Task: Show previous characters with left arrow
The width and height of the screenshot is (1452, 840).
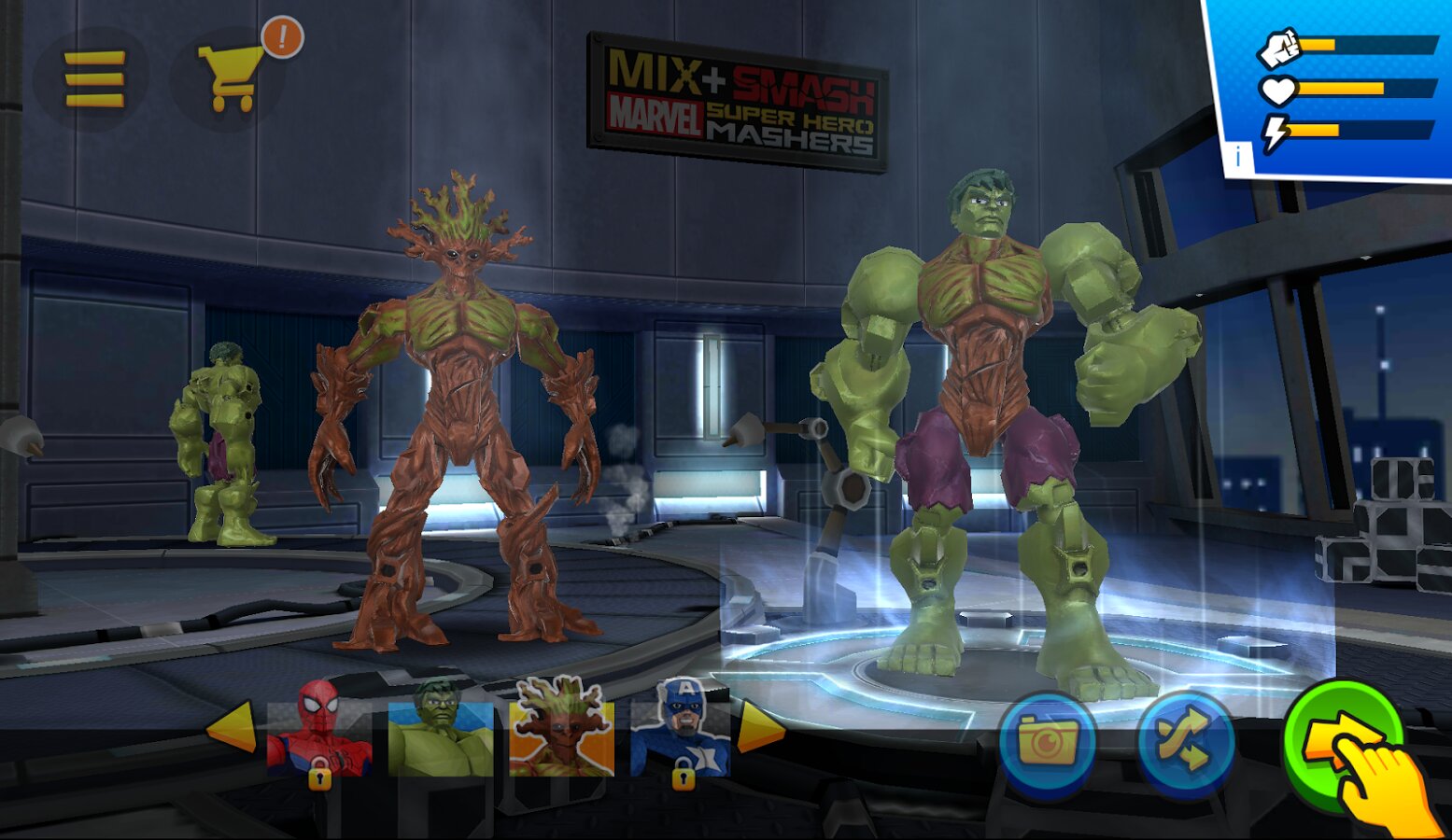Action: 231,726
